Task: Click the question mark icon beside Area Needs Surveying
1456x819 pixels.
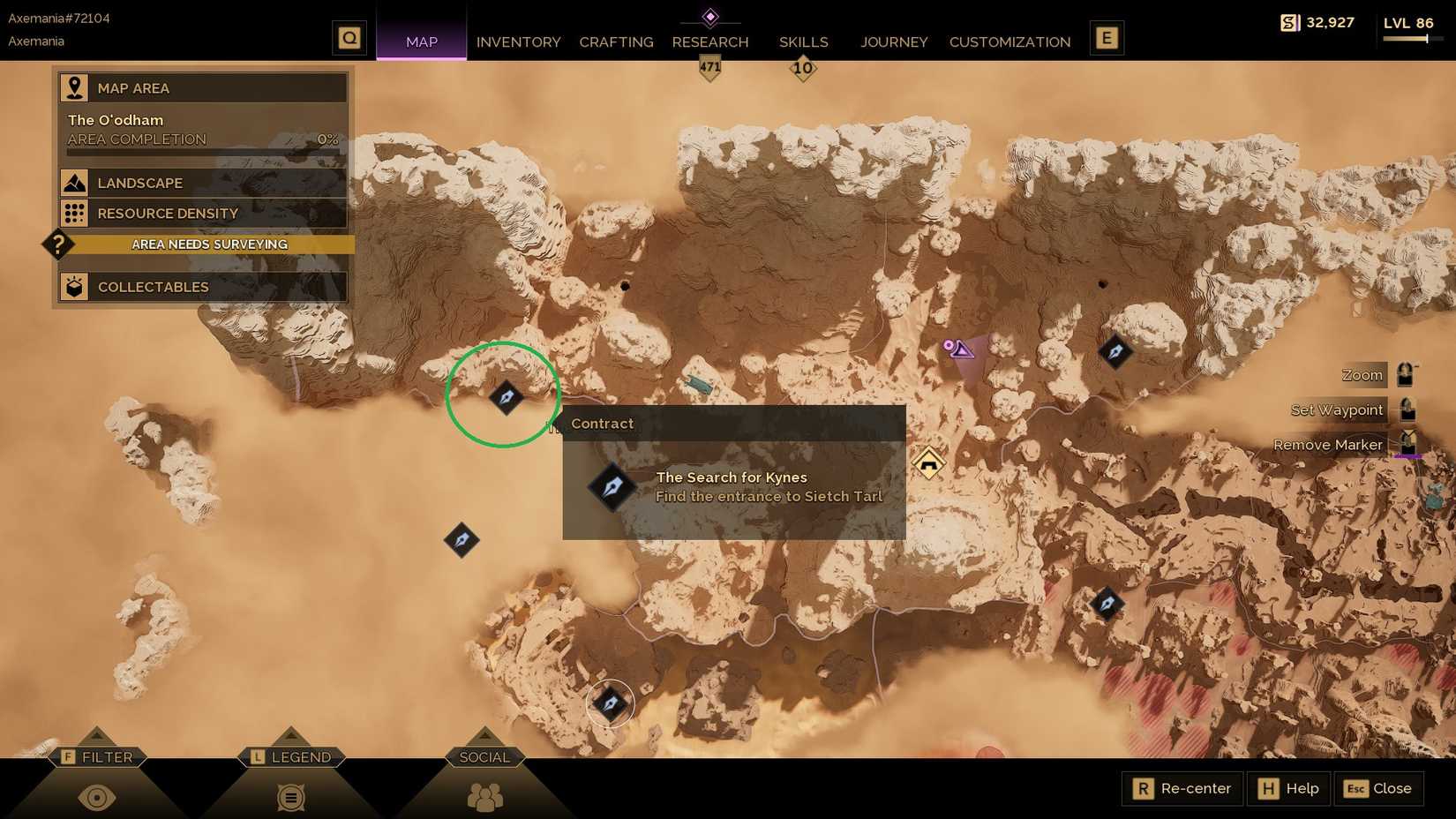Action: [x=57, y=244]
